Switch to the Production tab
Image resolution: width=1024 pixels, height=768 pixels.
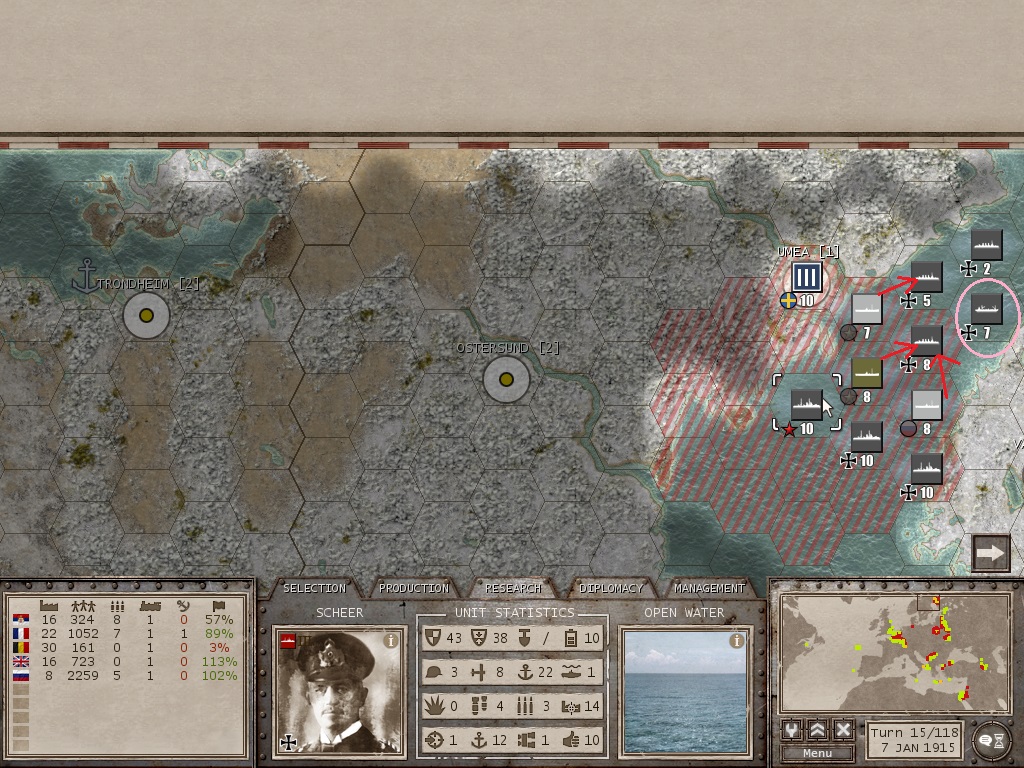[x=414, y=588]
